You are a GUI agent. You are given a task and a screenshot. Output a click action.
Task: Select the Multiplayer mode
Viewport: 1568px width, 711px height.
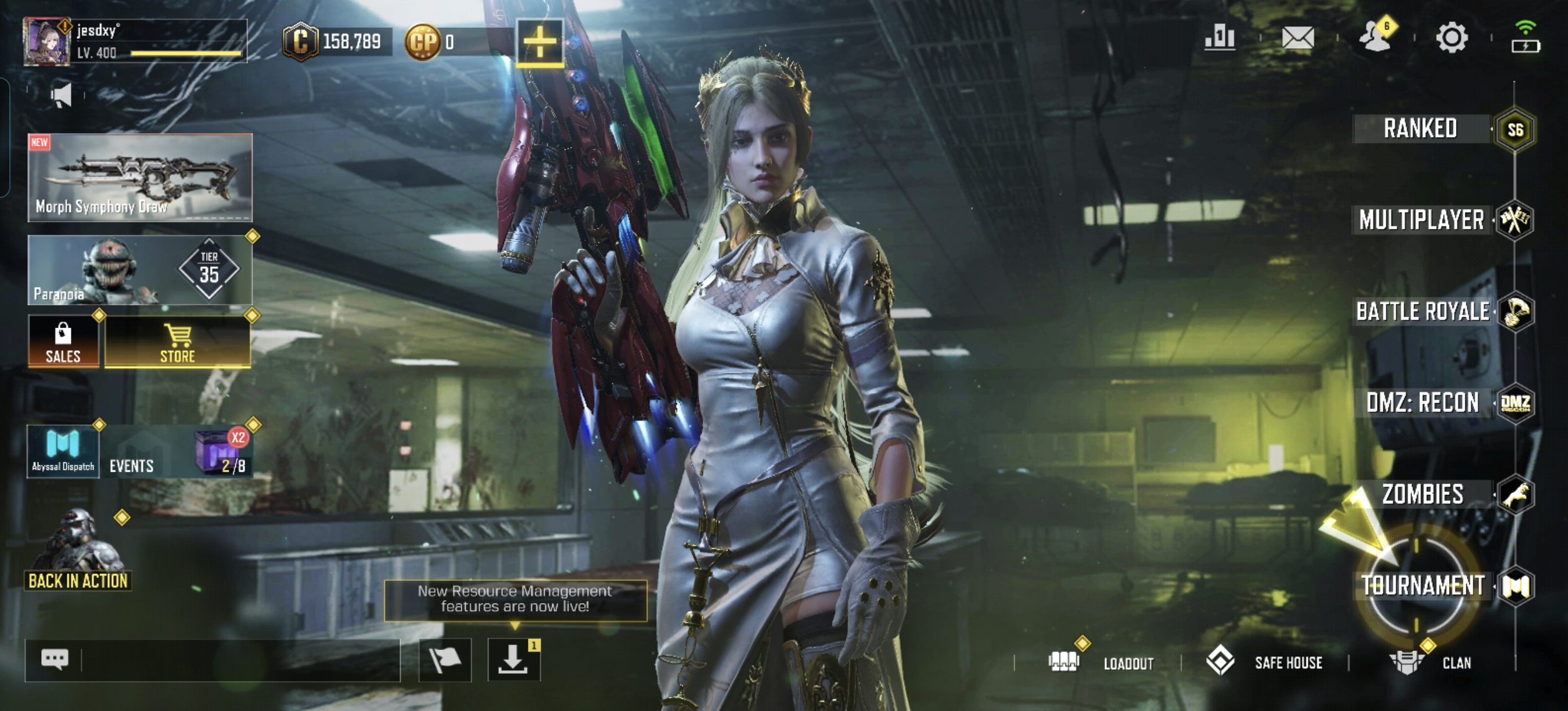(1422, 220)
